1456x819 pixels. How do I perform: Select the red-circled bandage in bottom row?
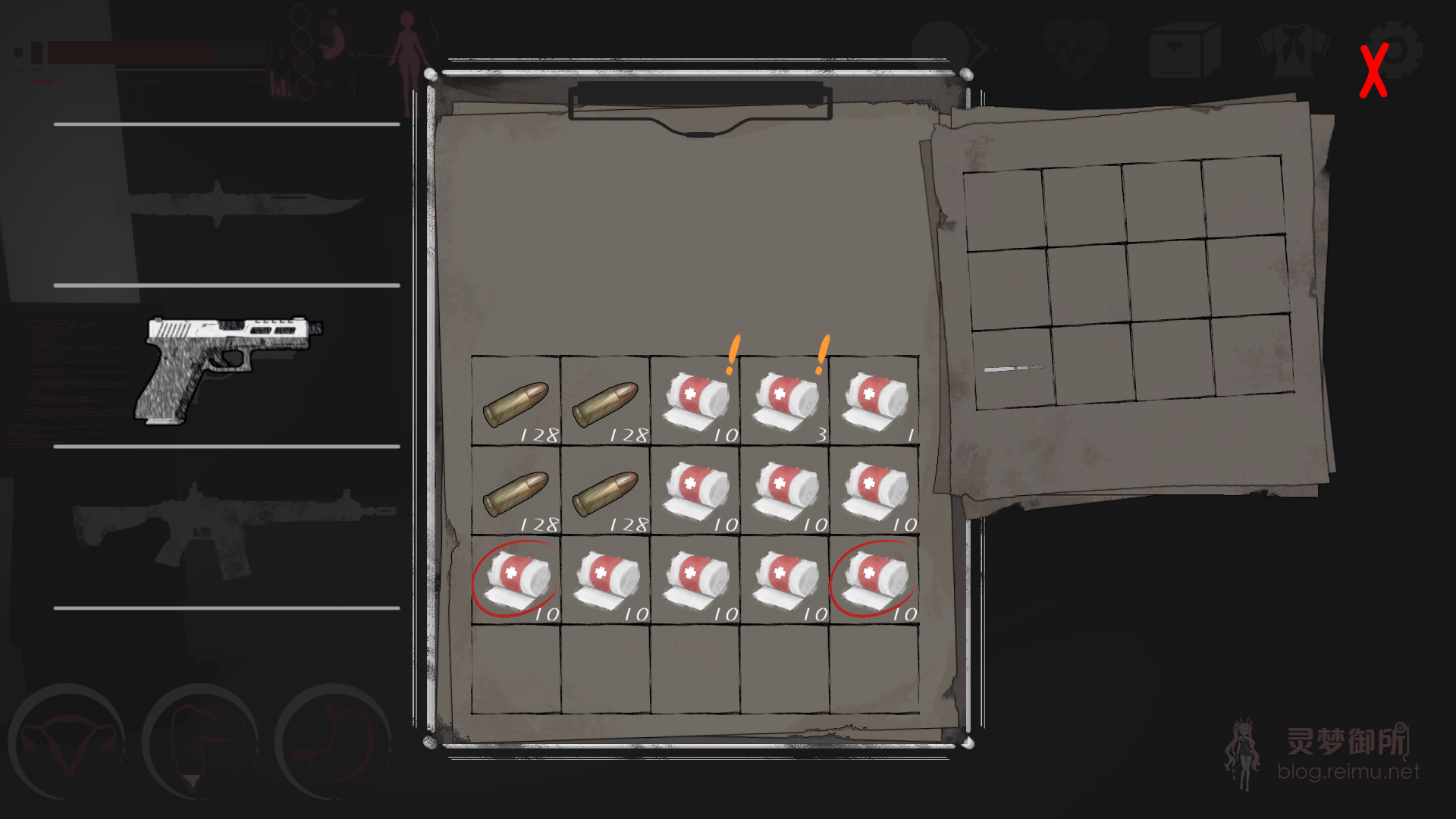(518, 580)
